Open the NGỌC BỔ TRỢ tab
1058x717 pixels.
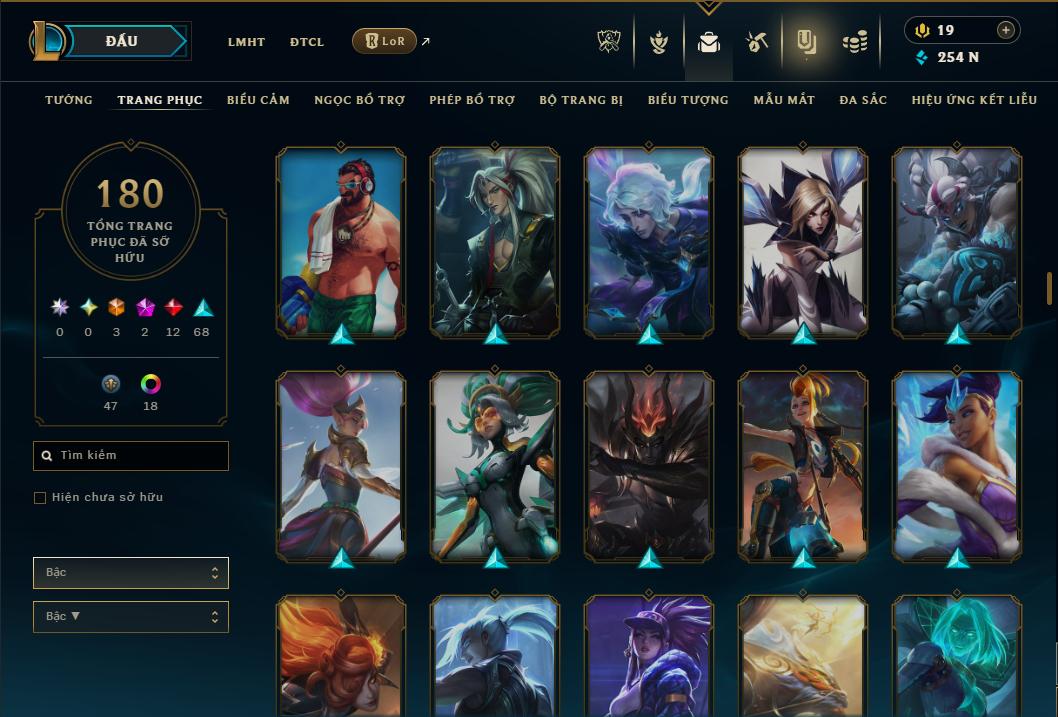click(359, 100)
